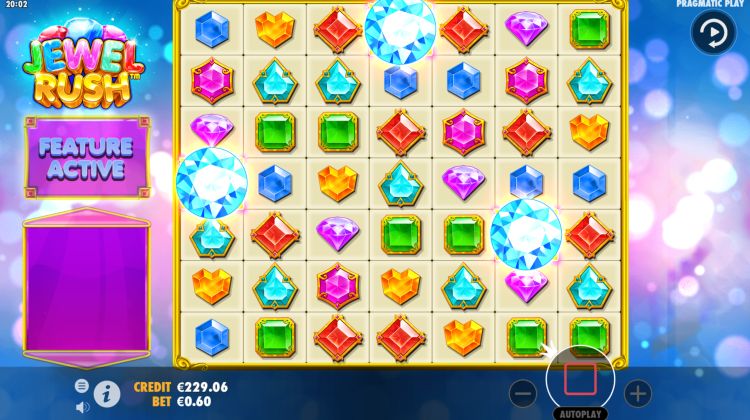Screen dimensions: 750x420
Task: Click the replay arrow button in corner
Action: pos(713,32)
